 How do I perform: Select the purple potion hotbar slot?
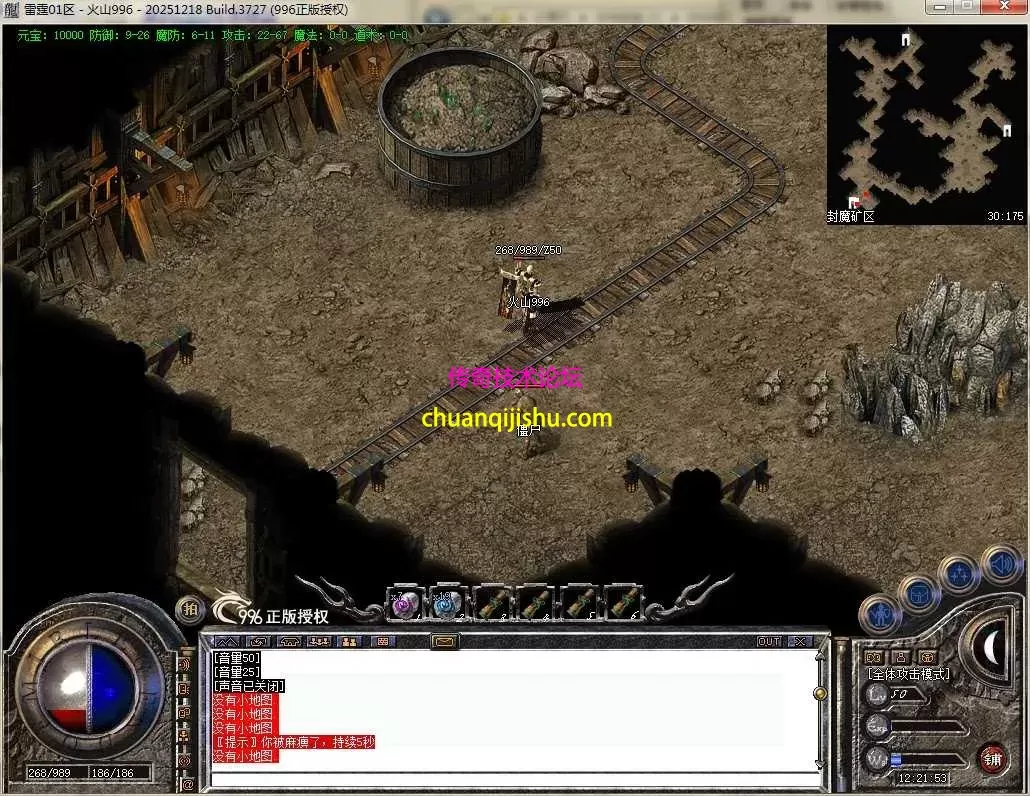tap(403, 603)
